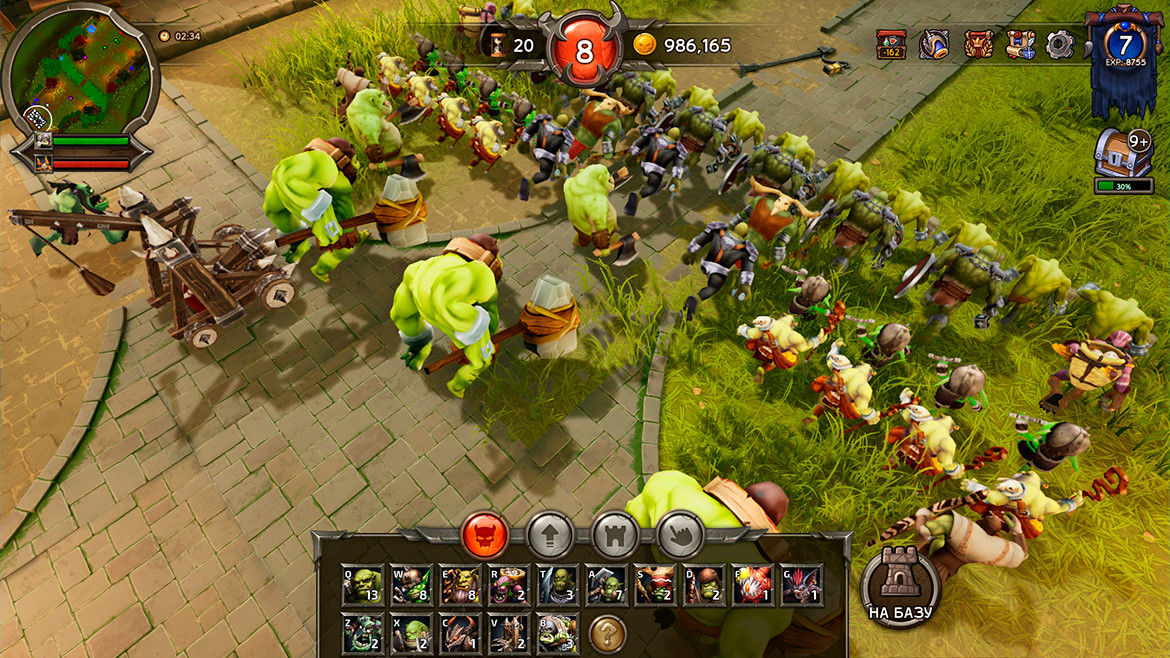Select the F red dragon unit slot
1170x658 pixels.
coord(752,585)
